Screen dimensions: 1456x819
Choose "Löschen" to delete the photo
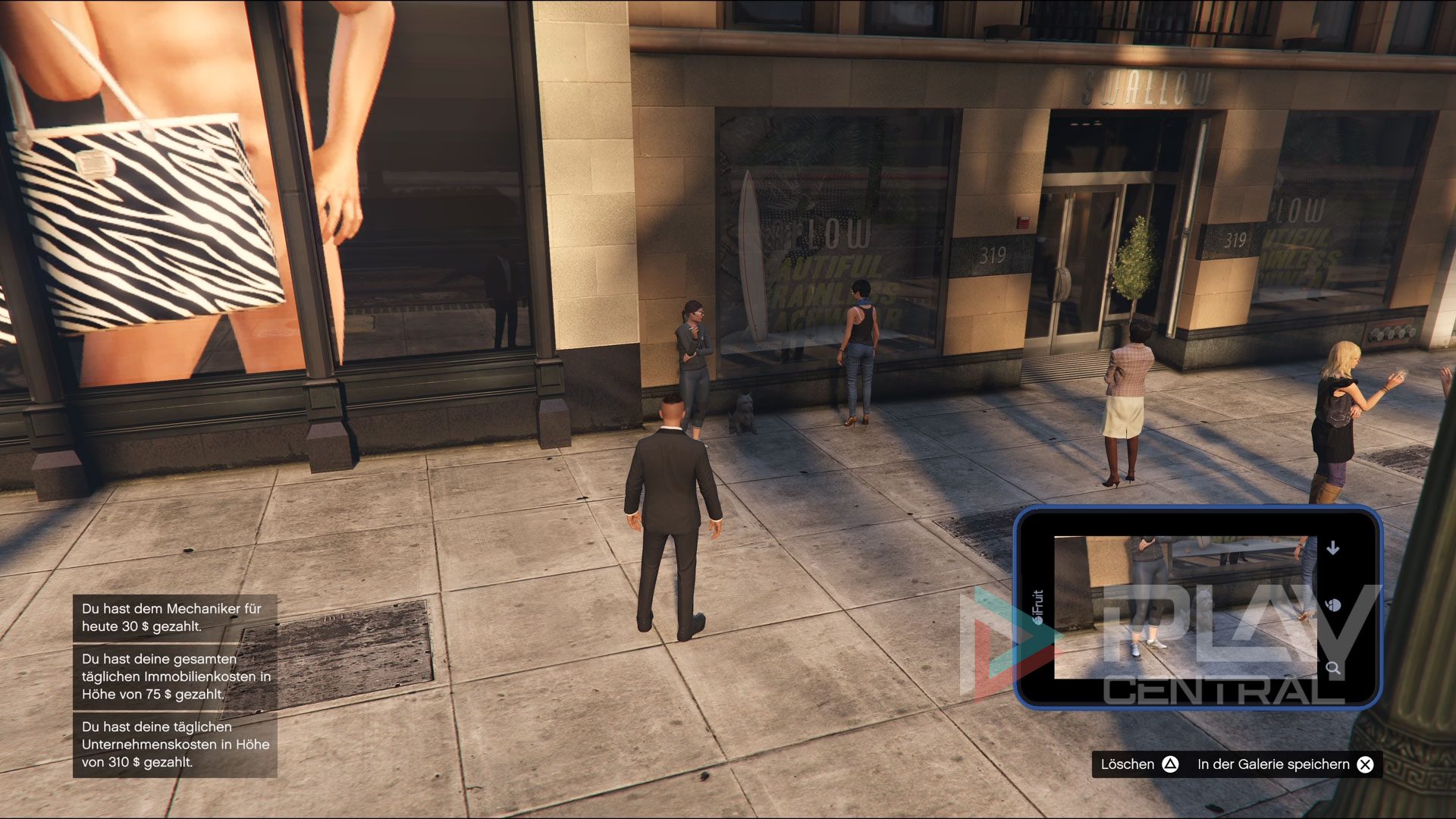1139,764
